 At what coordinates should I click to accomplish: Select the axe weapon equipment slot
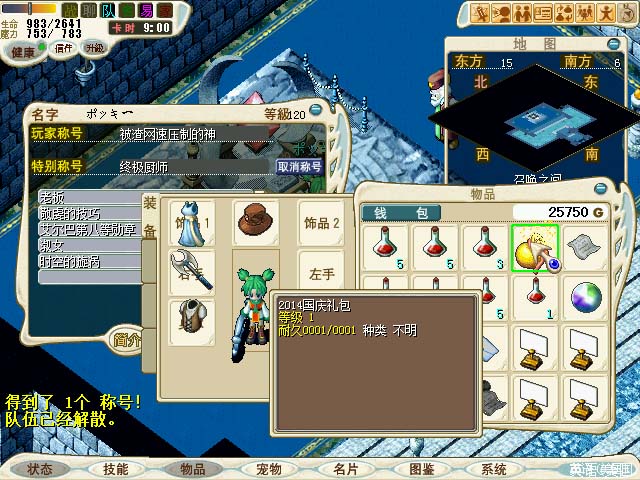pyautogui.click(x=191, y=271)
